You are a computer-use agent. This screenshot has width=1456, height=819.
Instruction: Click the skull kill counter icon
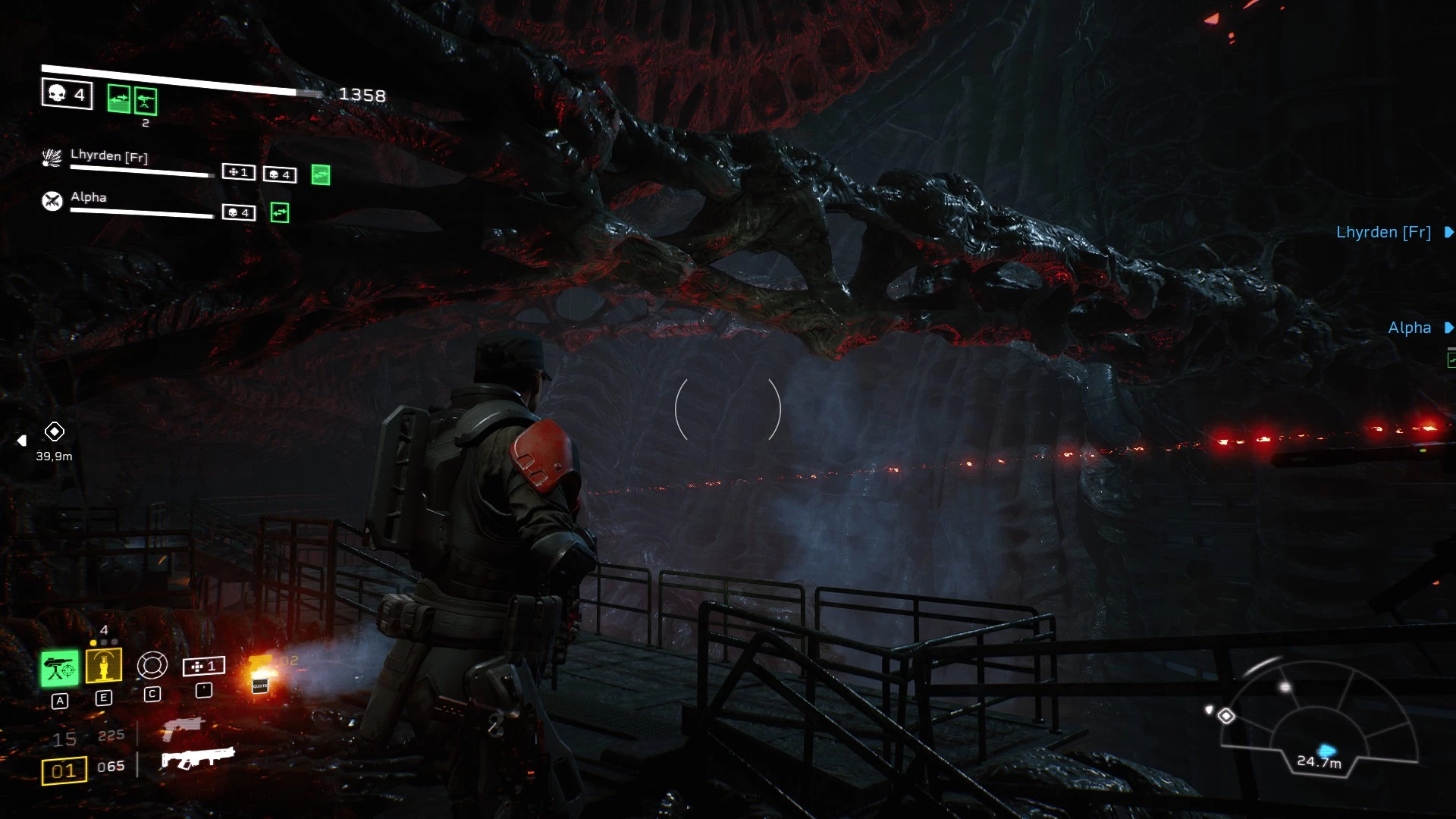click(66, 94)
